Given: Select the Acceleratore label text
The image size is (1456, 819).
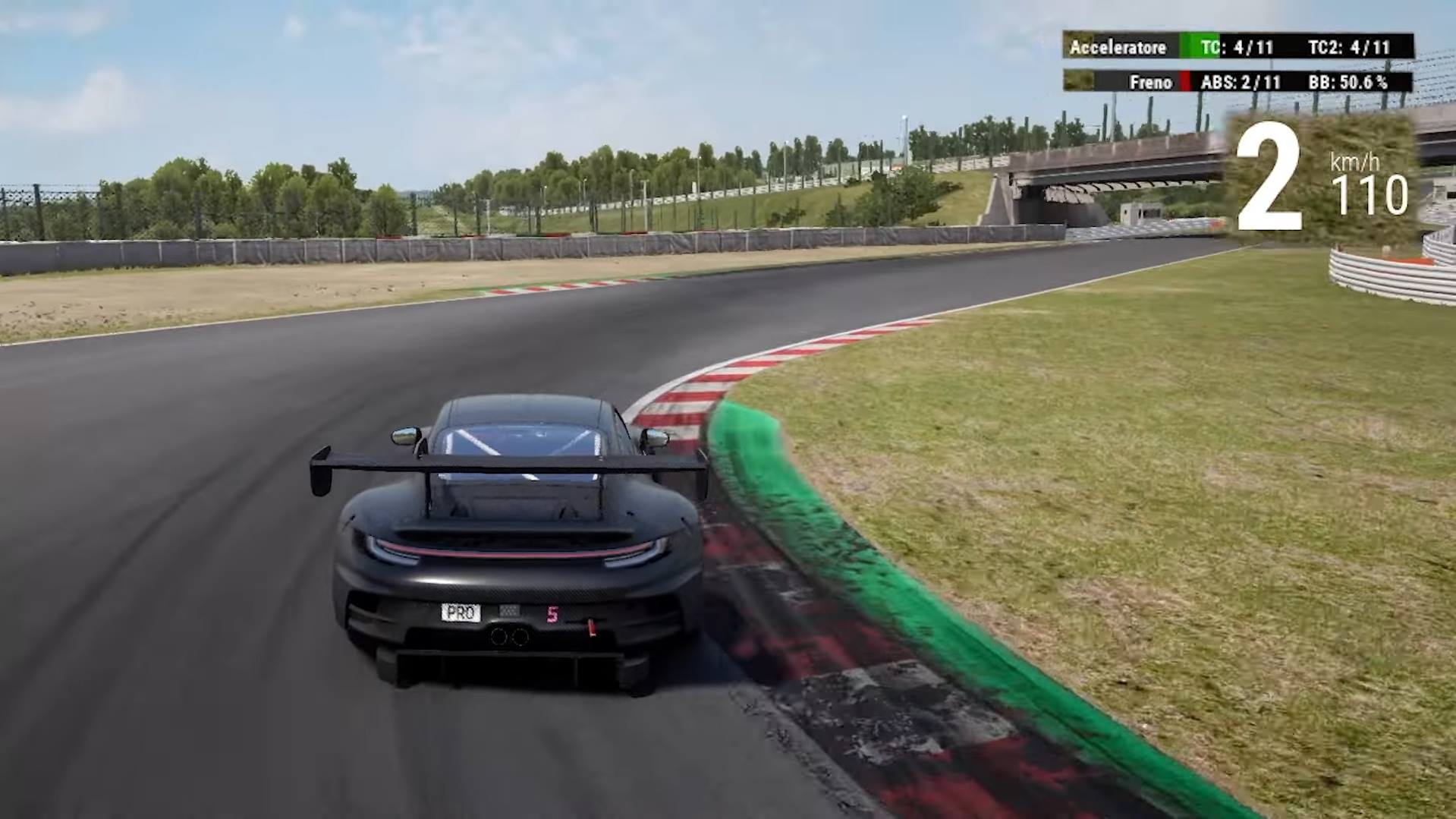Looking at the screenshot, I should (1117, 47).
